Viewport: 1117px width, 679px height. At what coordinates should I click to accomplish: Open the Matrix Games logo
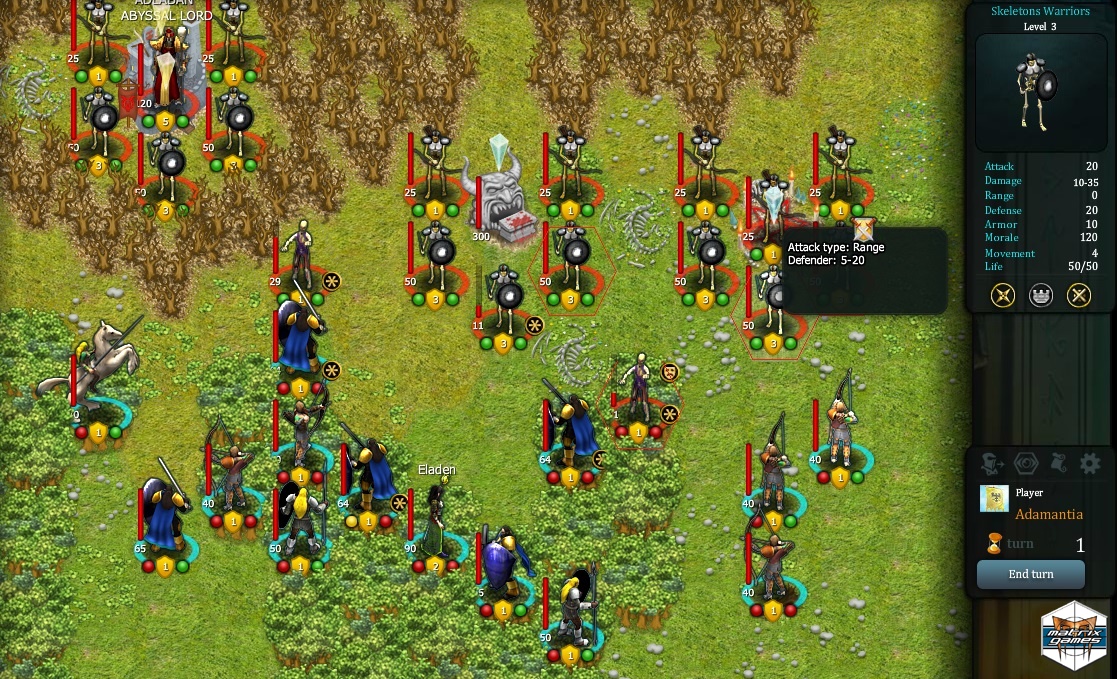pos(1074,635)
